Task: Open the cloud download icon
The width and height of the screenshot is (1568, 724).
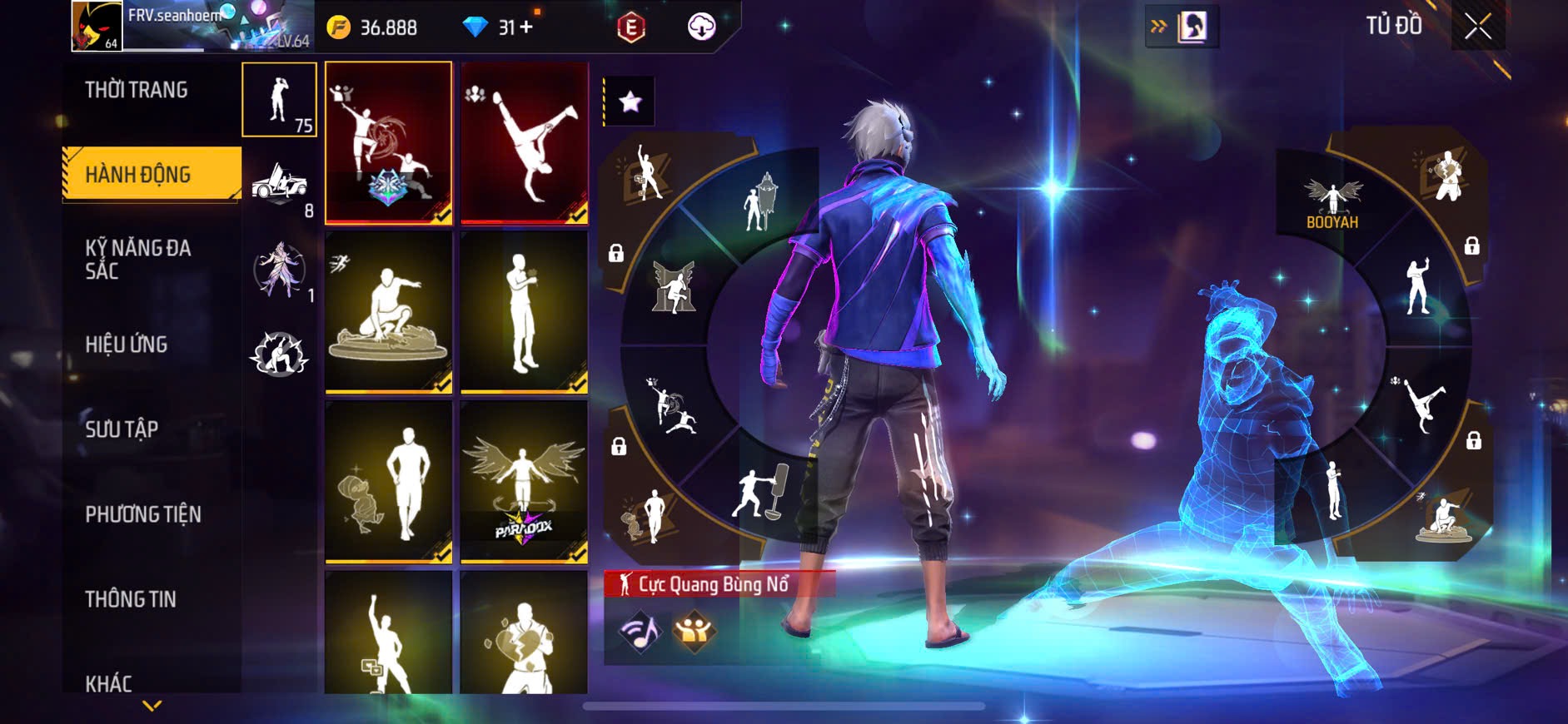Action: point(702,27)
